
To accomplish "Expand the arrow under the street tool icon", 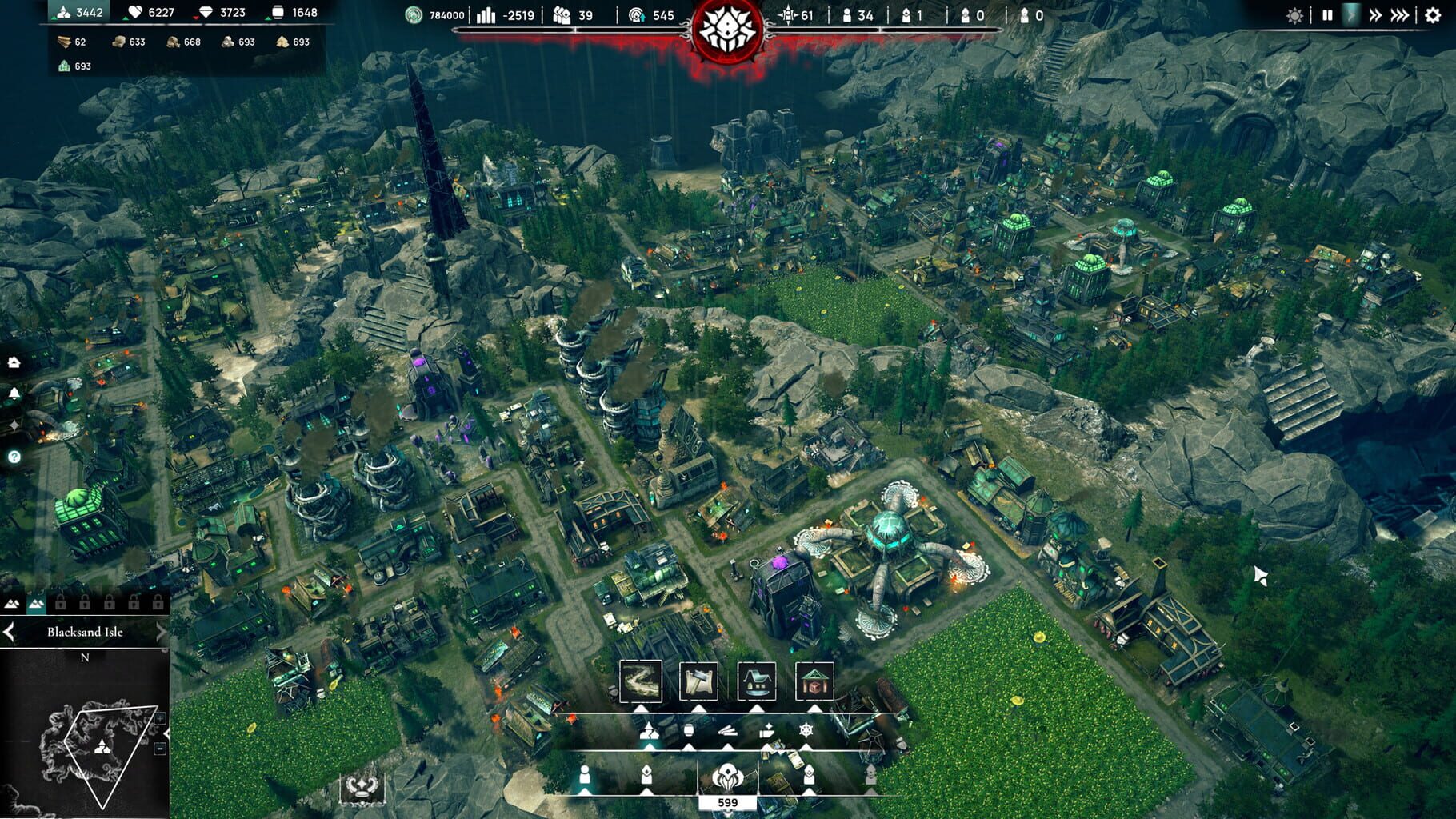I will [642, 709].
